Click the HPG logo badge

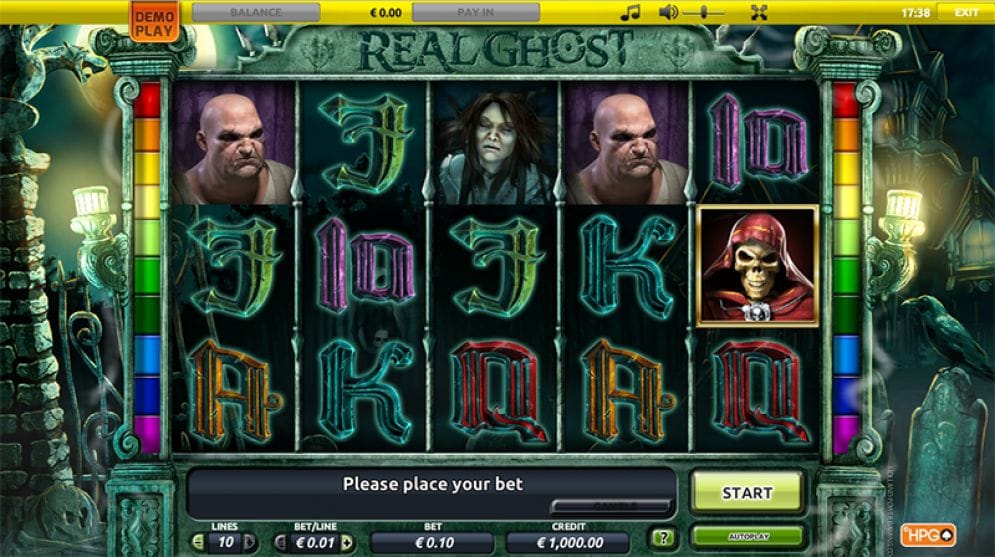point(927,535)
